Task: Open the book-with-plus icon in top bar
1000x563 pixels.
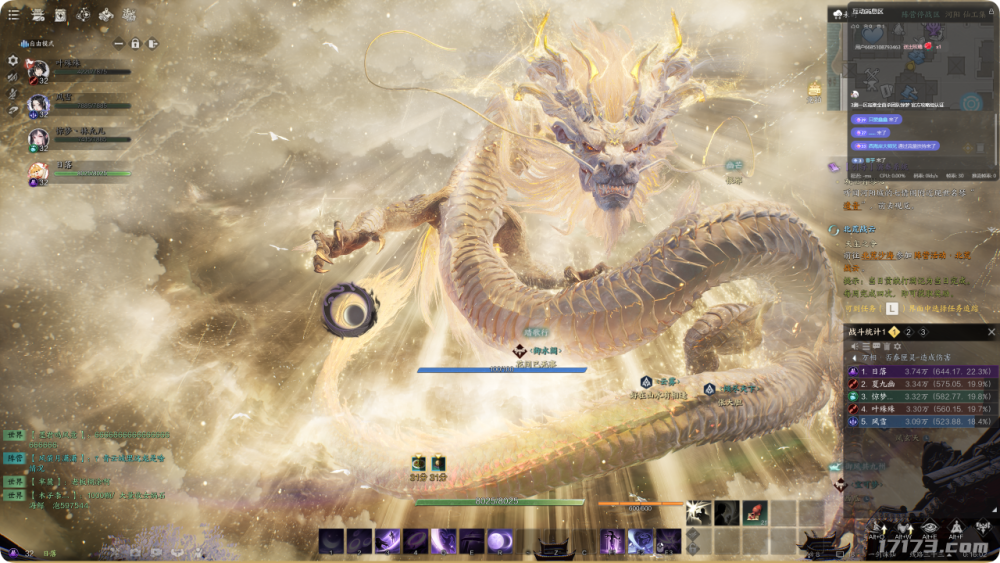Action: tap(60, 15)
